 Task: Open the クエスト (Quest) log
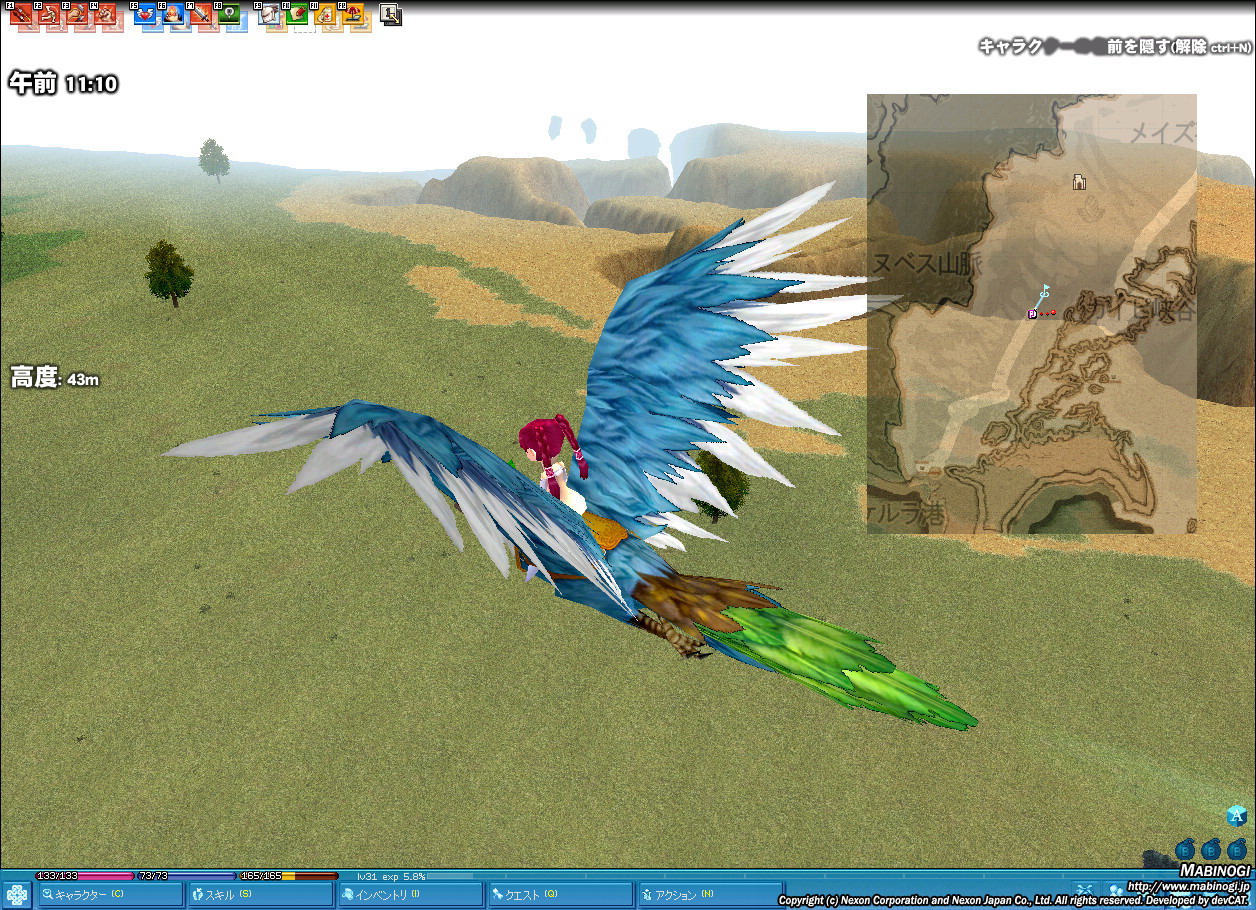click(x=560, y=895)
